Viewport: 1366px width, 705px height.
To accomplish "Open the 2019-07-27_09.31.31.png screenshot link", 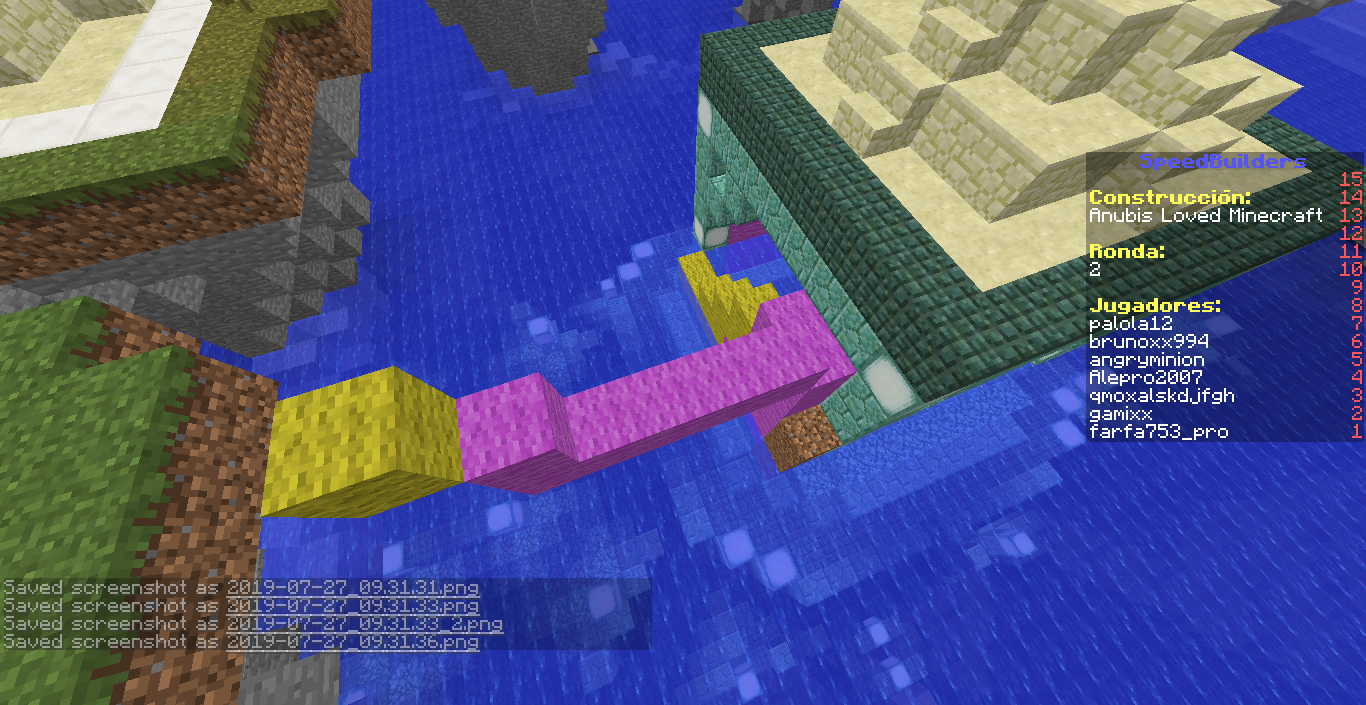I will pos(352,587).
